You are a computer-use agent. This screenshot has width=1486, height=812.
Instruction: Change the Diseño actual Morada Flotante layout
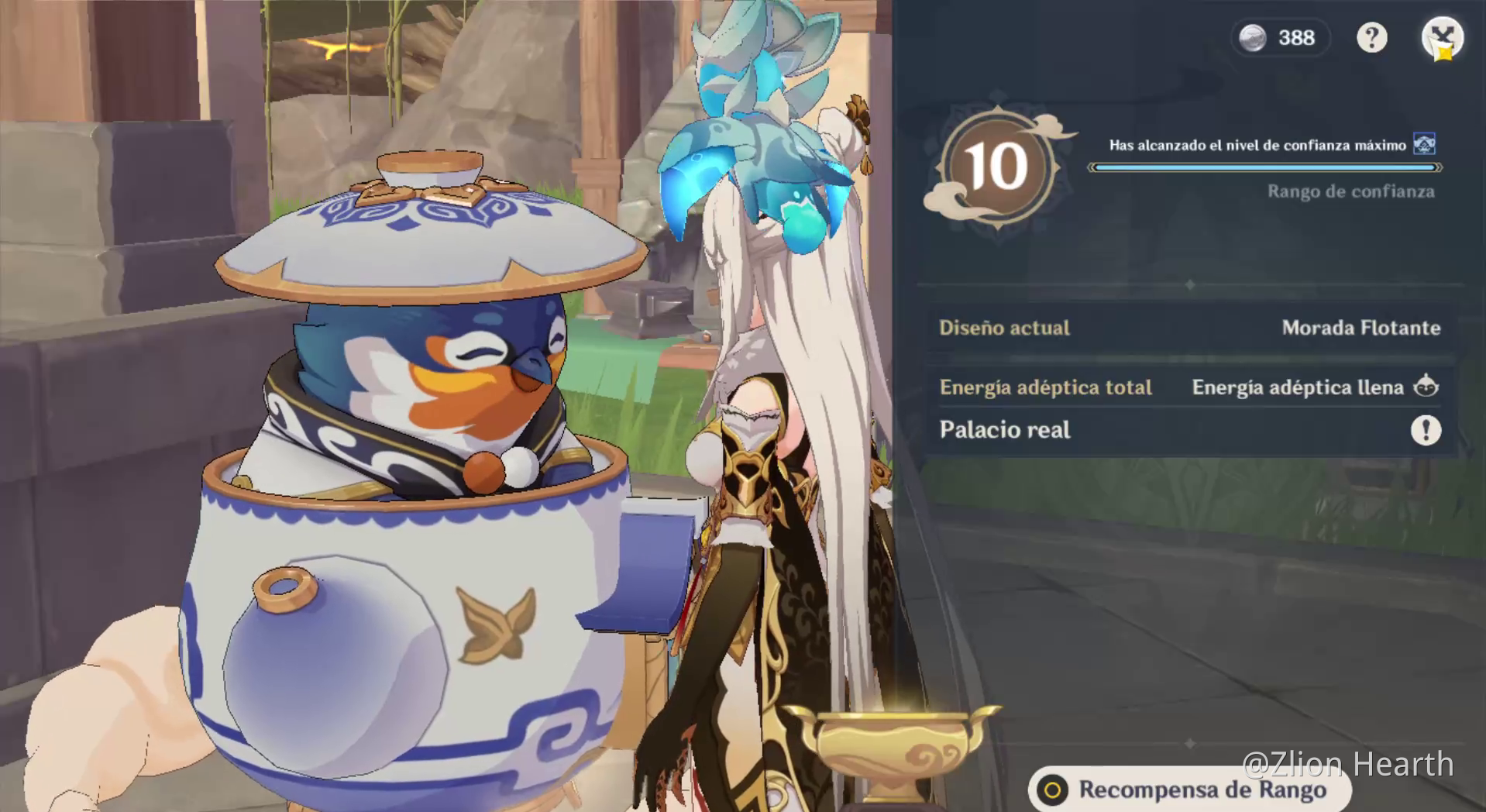pyautogui.click(x=1189, y=328)
